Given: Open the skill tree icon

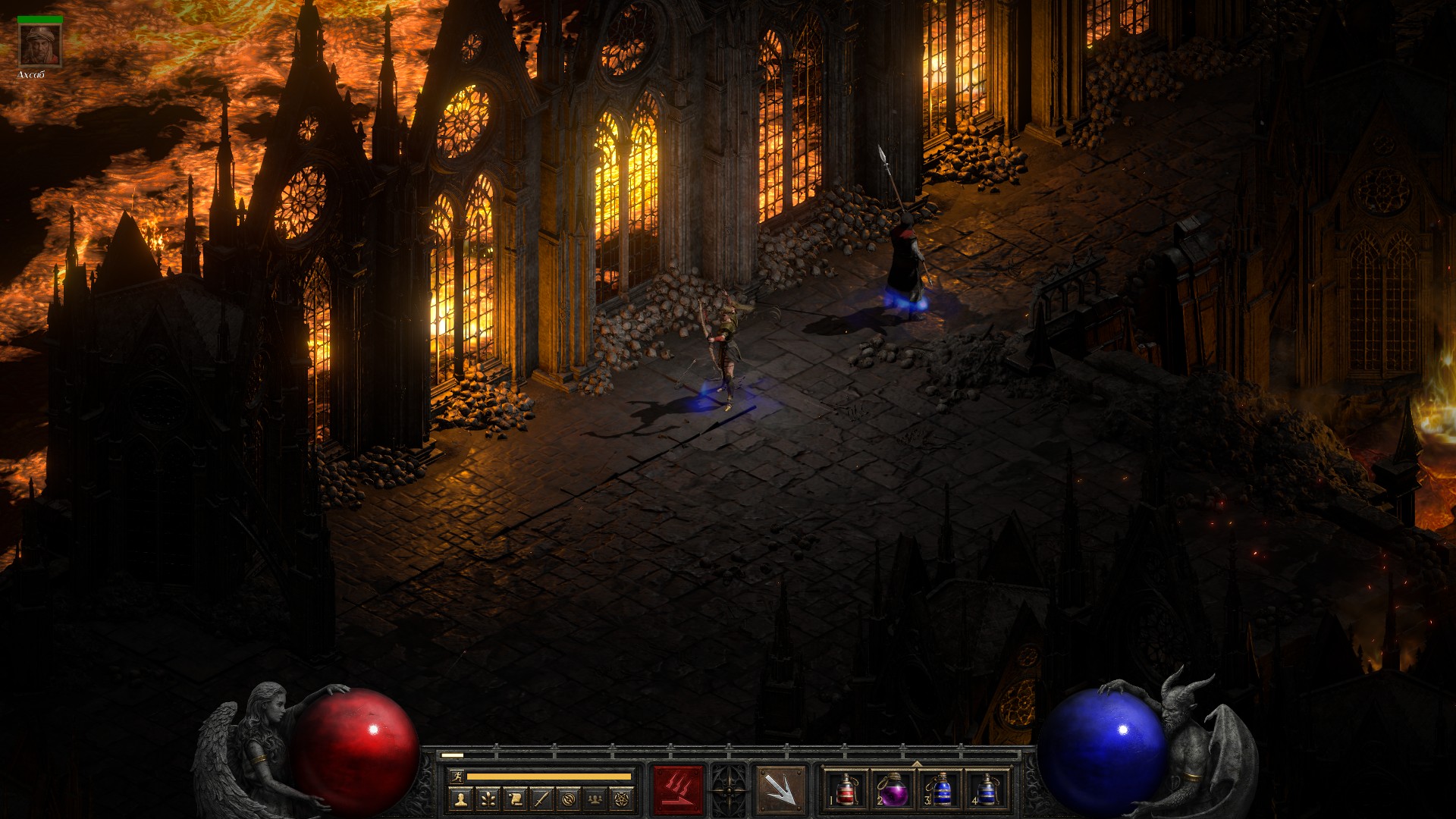Looking at the screenshot, I should point(488,799).
